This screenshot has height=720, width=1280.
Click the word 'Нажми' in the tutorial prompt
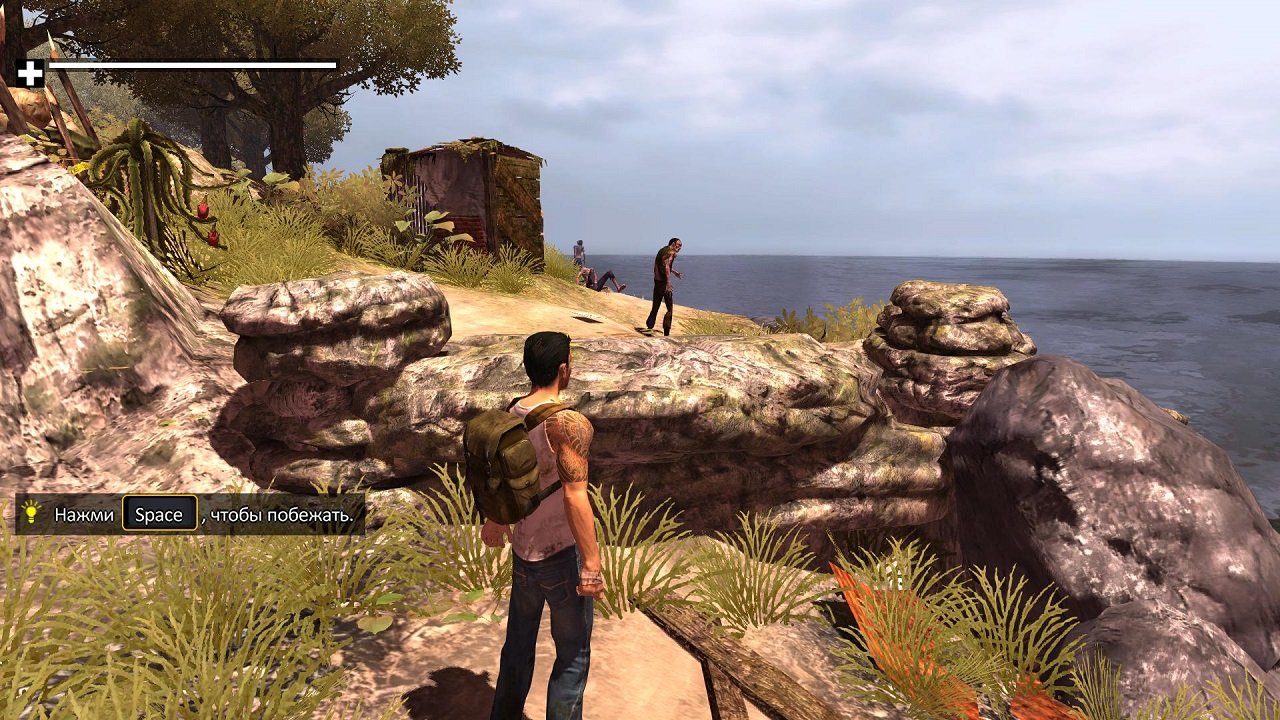tap(83, 514)
